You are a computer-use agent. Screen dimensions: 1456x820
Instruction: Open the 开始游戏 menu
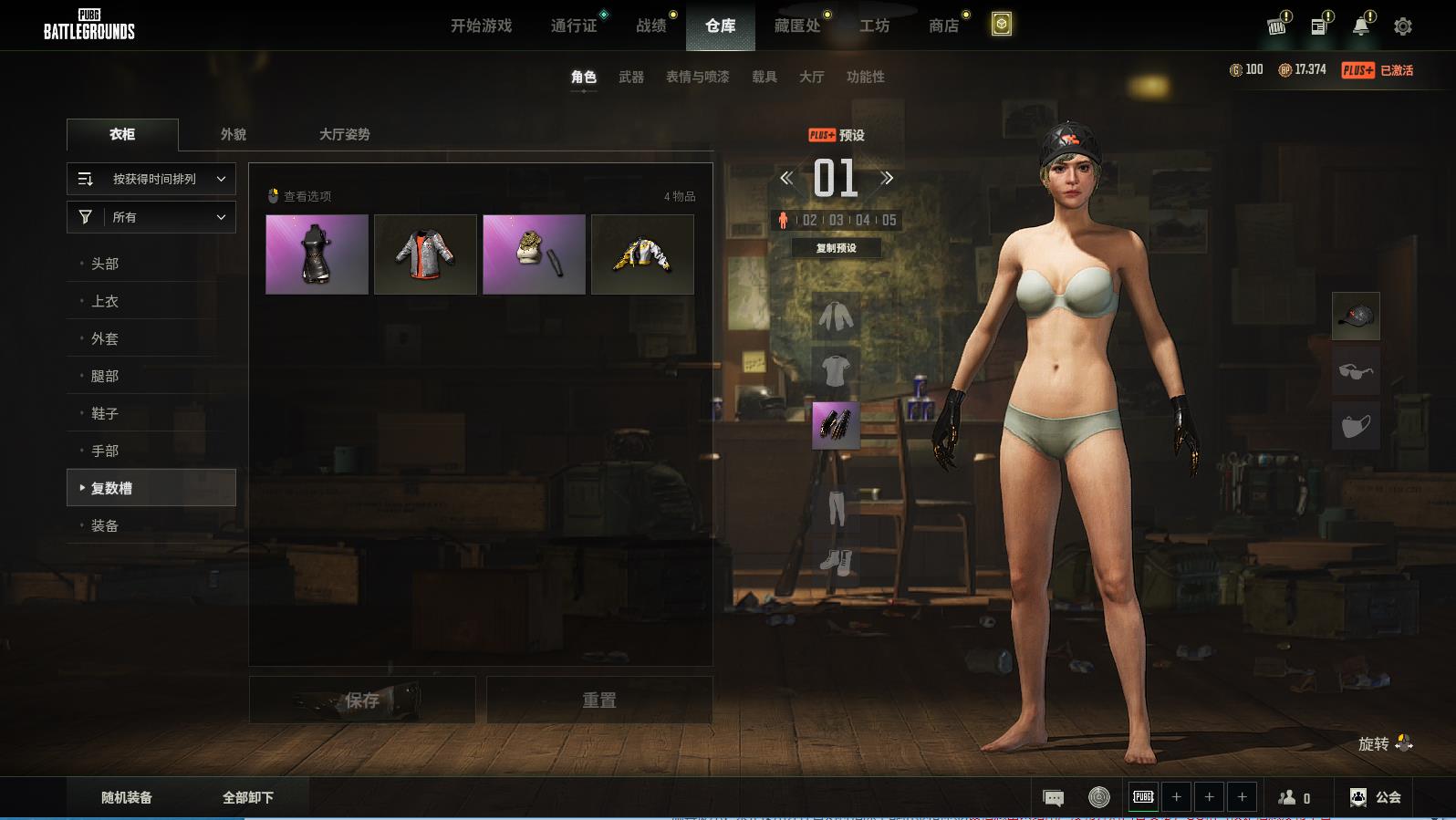481,26
